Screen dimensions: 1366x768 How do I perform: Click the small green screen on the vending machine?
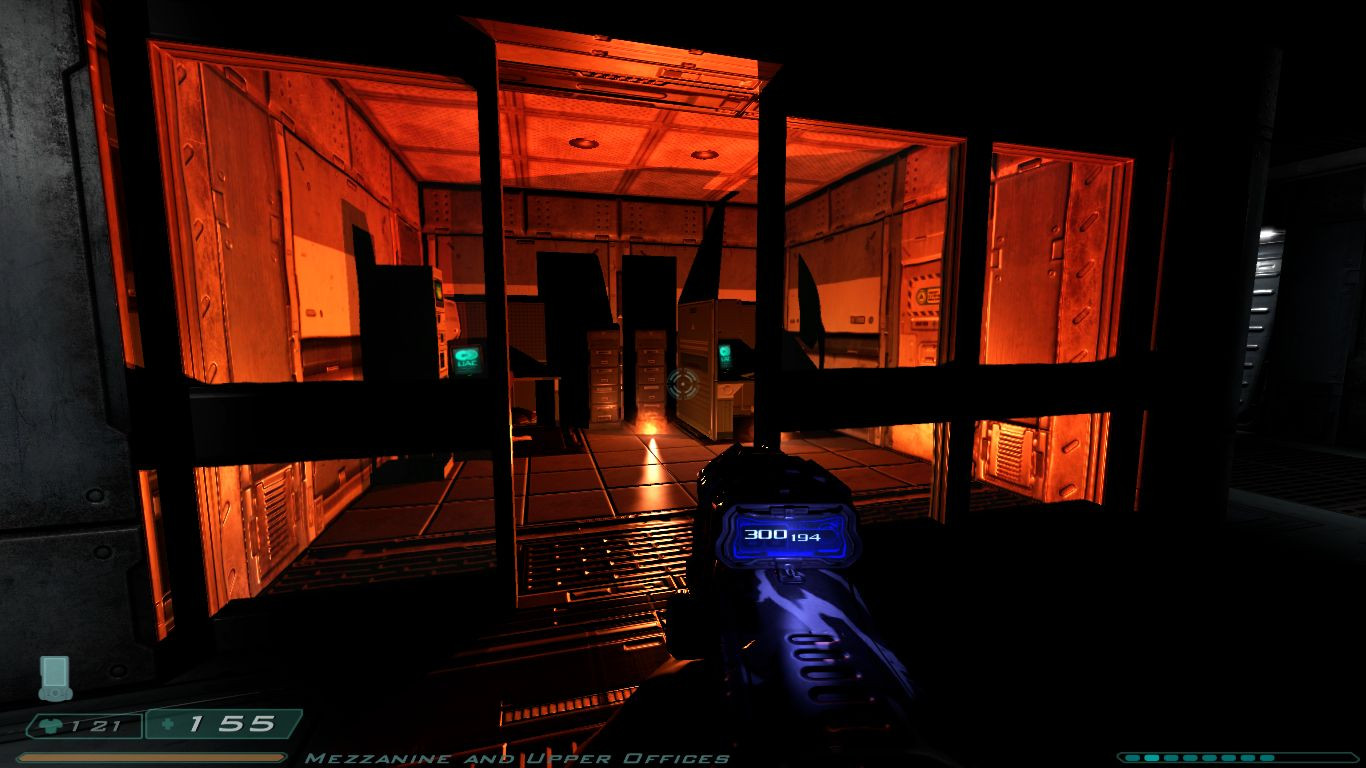pyautogui.click(x=440, y=289)
